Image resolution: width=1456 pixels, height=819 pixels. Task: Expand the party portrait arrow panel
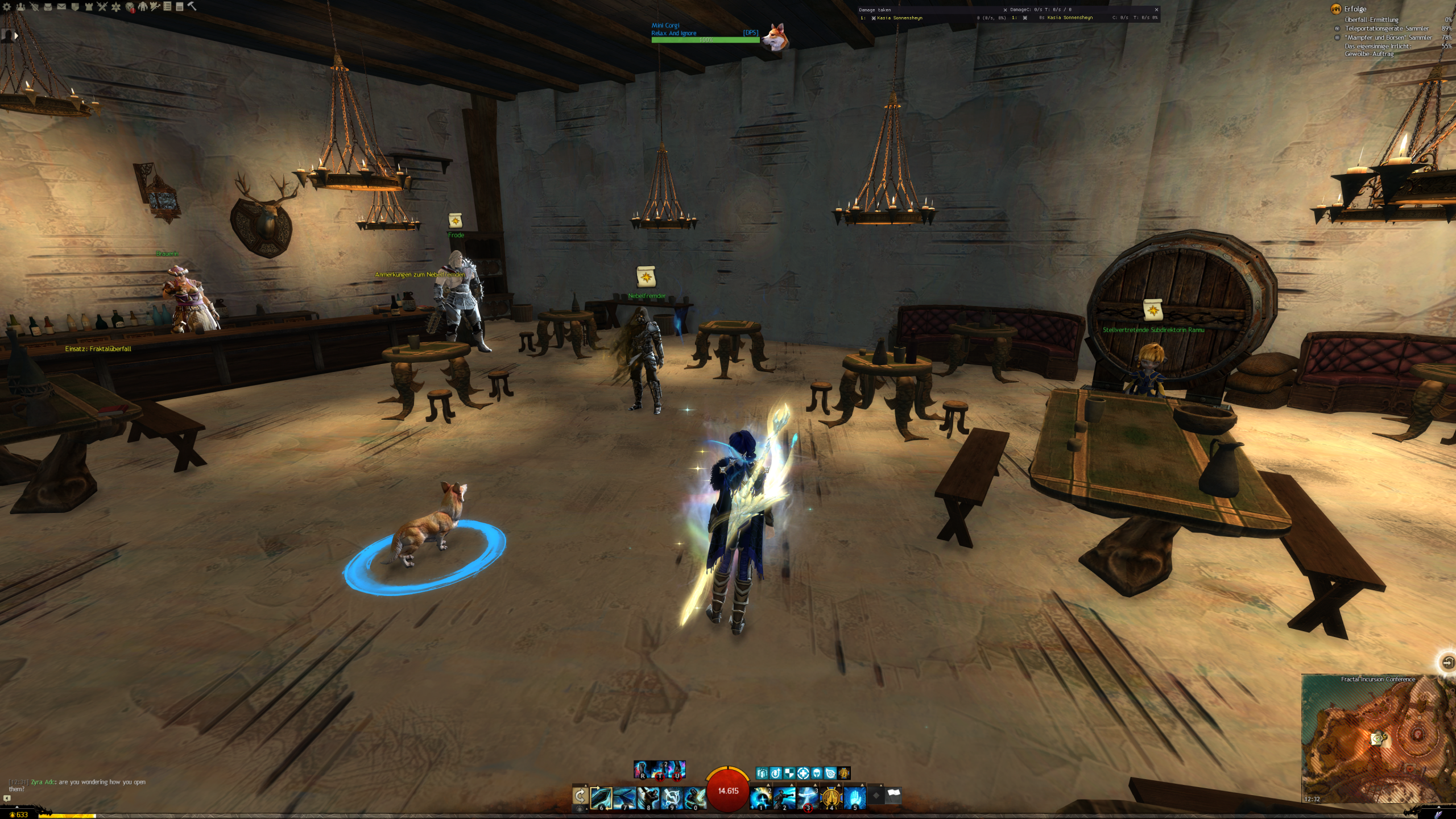pyautogui.click(x=16, y=35)
